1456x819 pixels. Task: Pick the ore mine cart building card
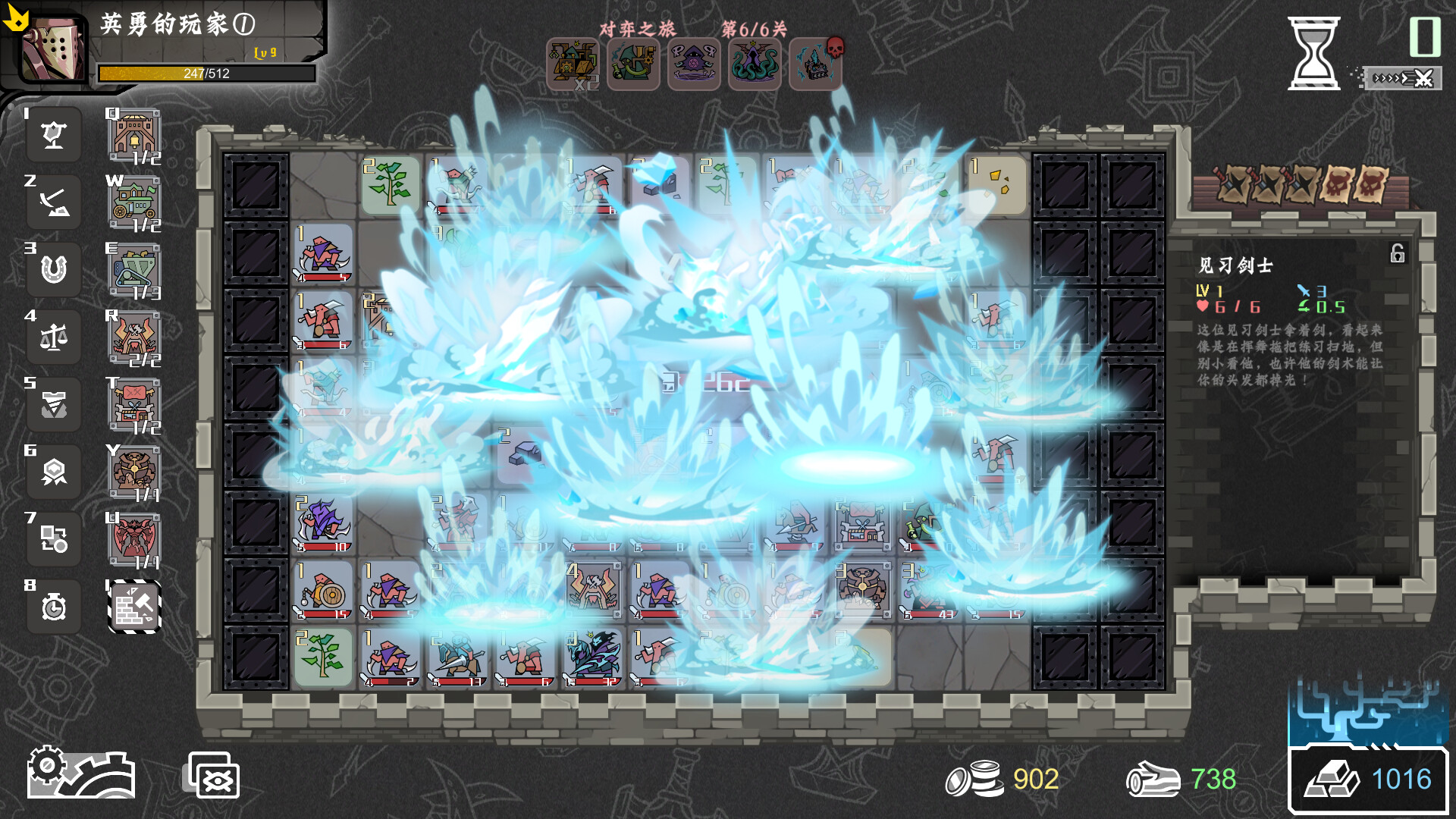133,271
